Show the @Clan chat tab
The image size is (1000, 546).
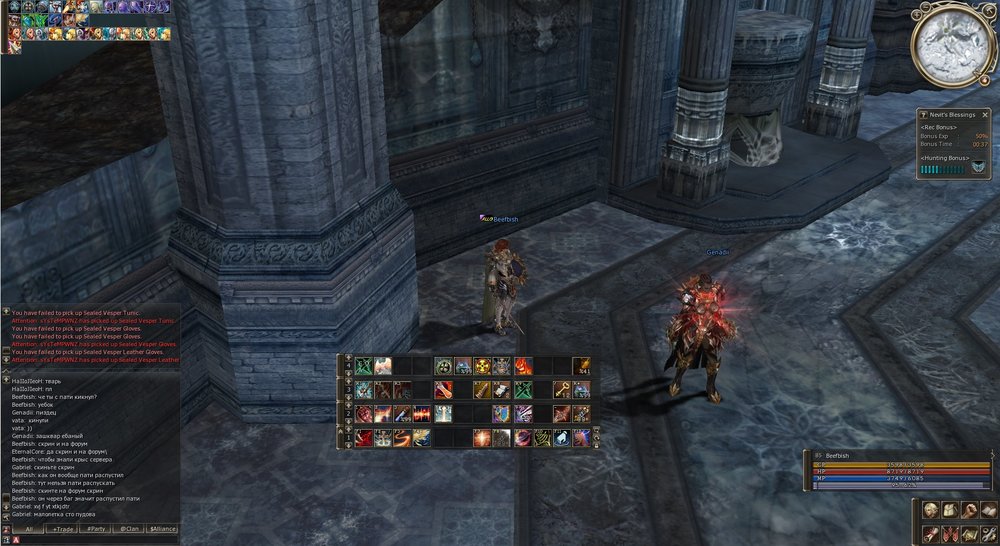[x=129, y=528]
